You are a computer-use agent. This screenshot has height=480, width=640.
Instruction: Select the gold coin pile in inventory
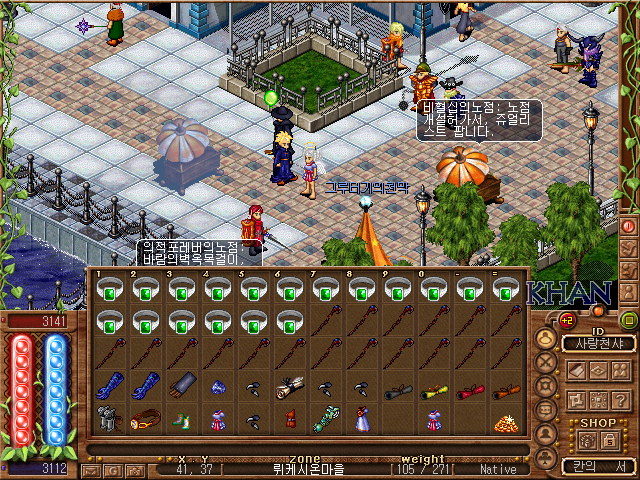pyautogui.click(x=508, y=422)
